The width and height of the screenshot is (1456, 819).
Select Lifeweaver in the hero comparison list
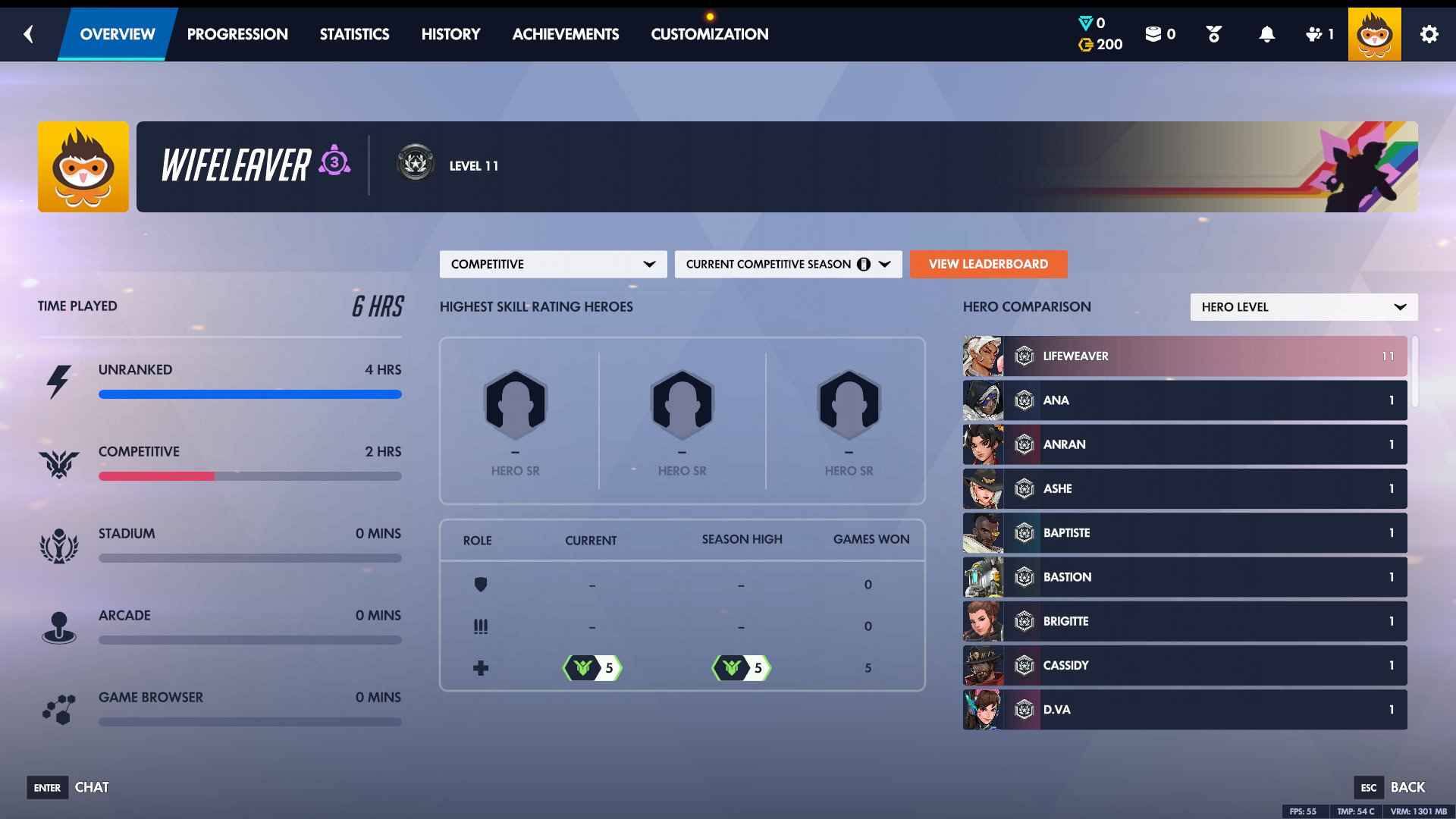tap(1183, 356)
